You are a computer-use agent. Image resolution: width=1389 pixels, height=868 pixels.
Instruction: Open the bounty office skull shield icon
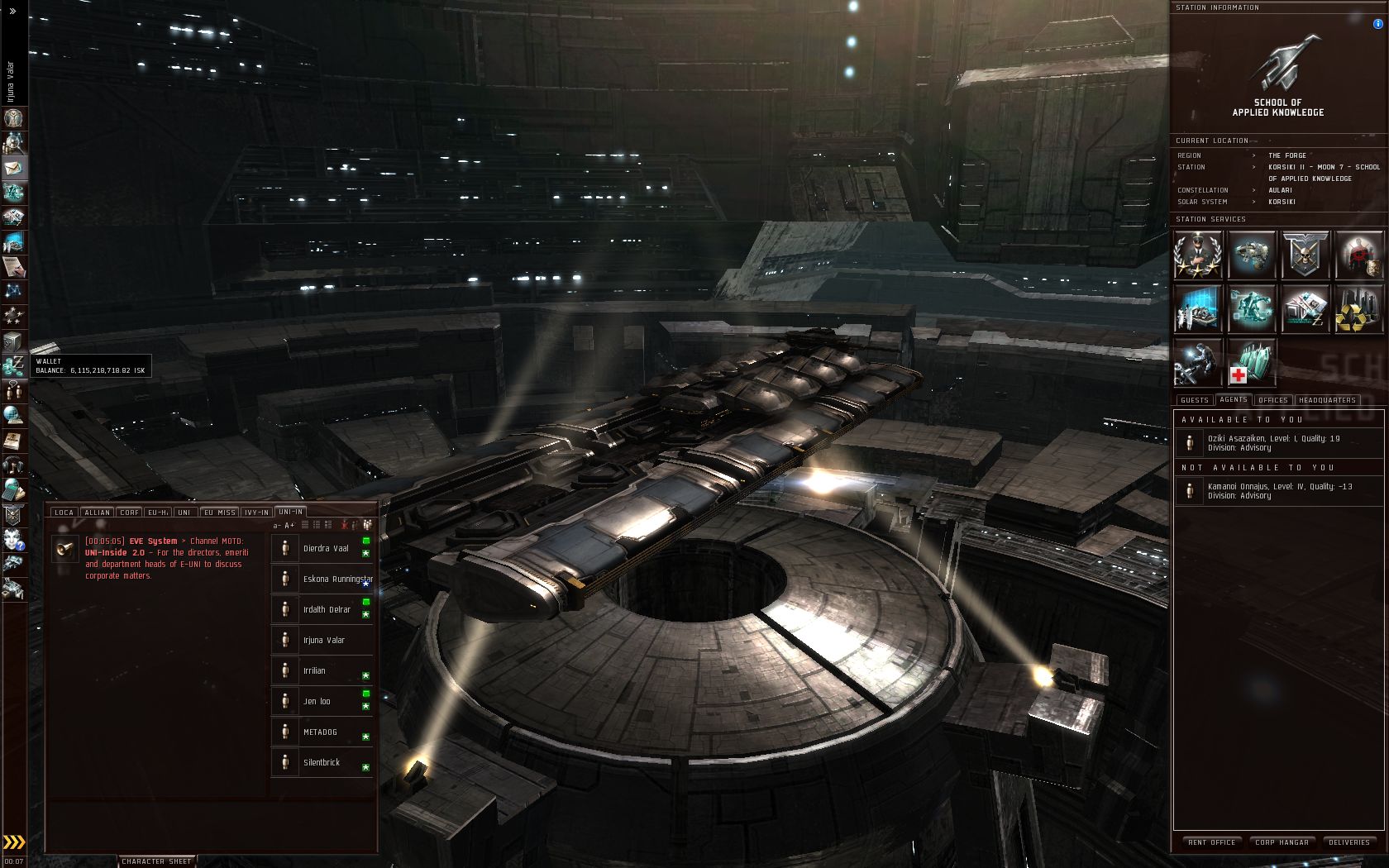[x=1305, y=255]
